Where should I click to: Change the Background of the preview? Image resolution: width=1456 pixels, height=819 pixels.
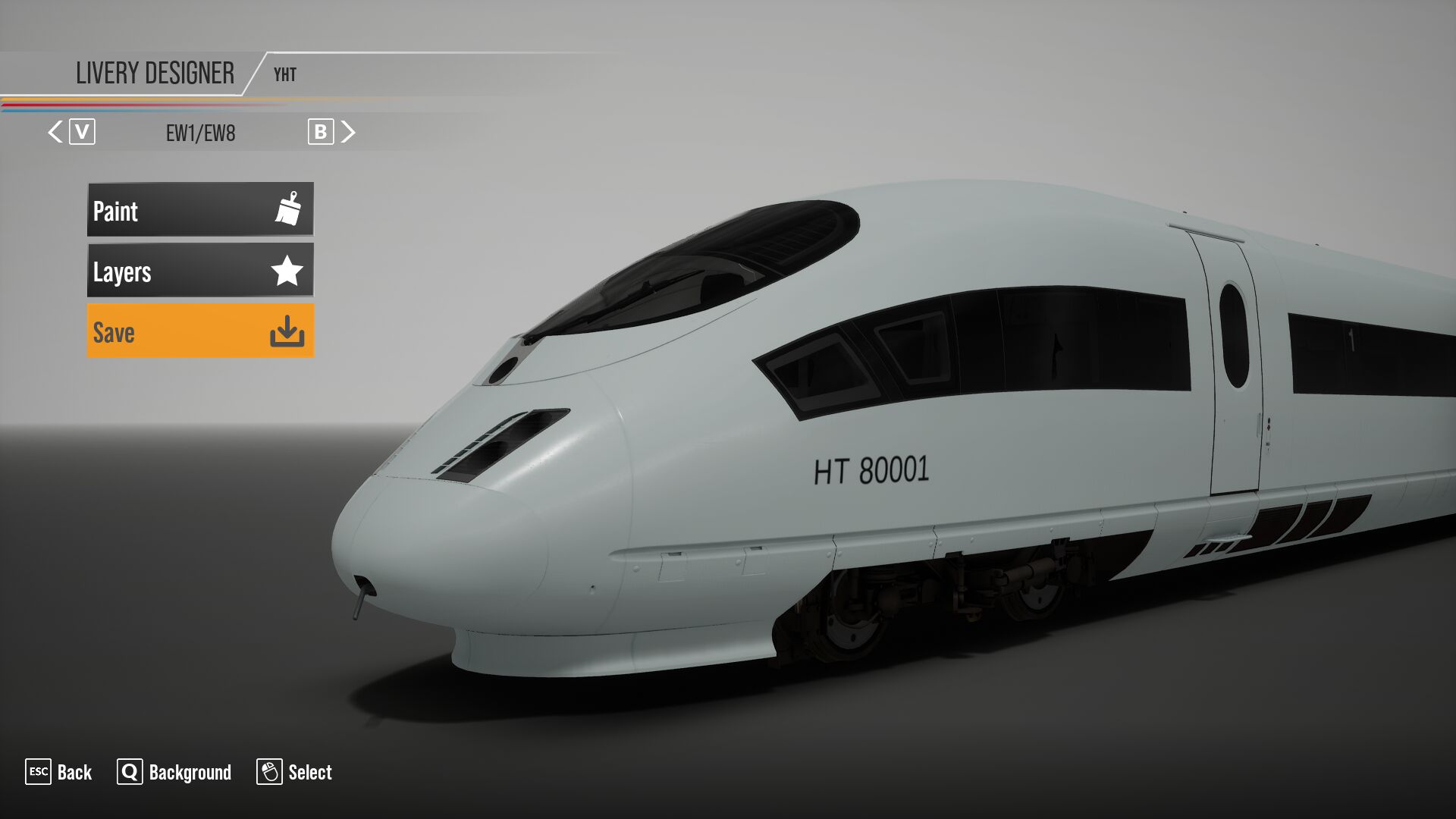[189, 772]
